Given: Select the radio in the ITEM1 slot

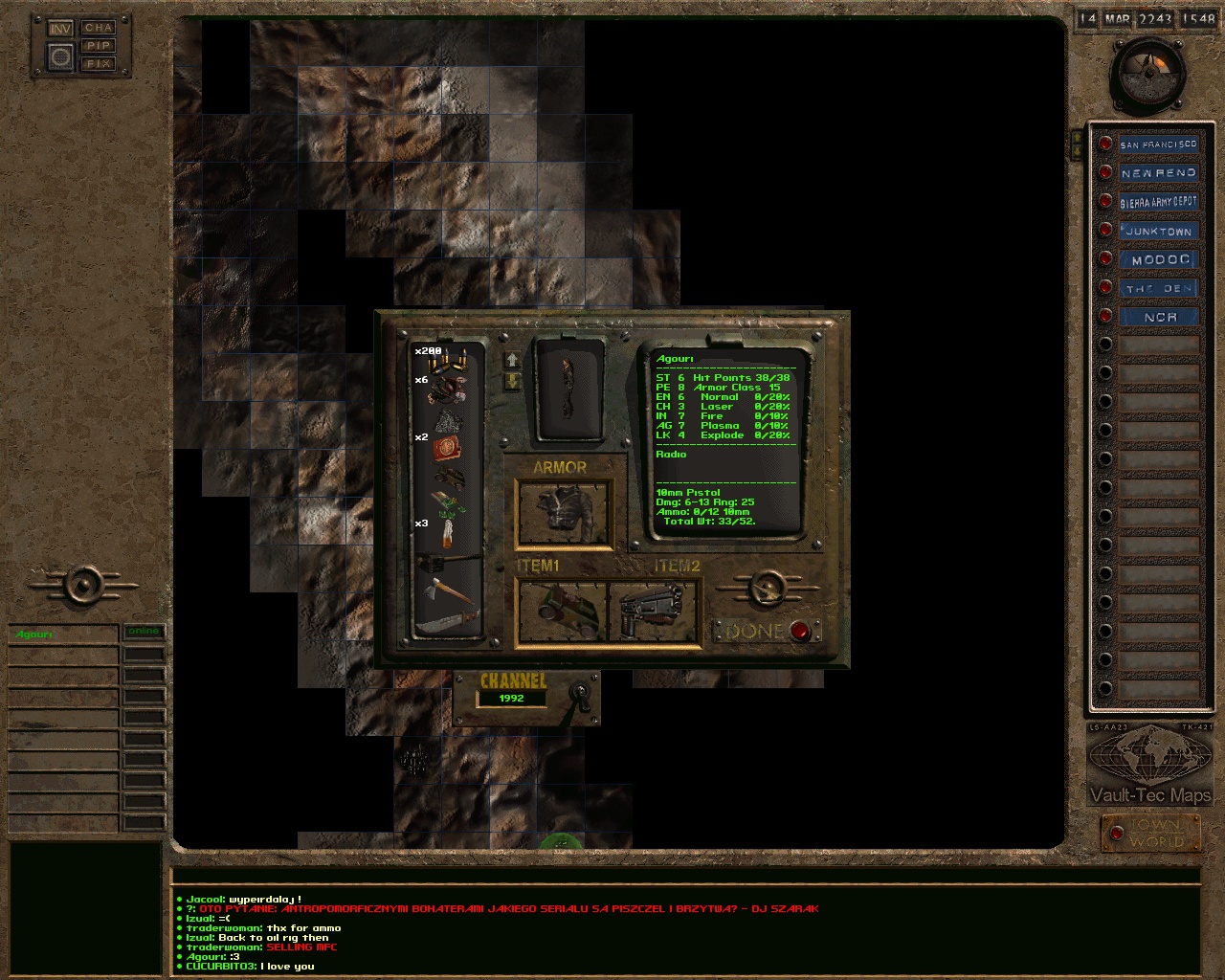Looking at the screenshot, I should coord(562,611).
